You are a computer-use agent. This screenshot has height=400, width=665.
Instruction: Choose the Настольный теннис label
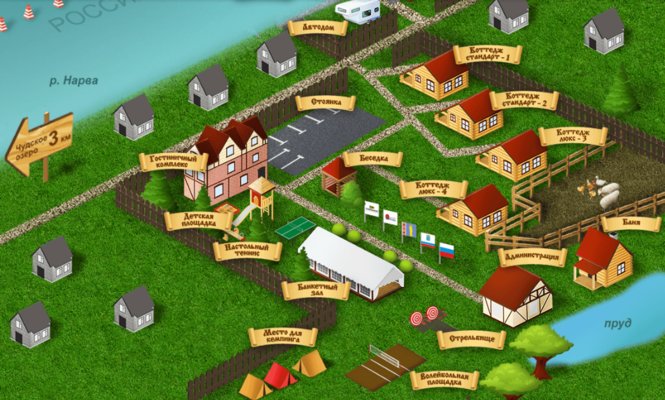(x=248, y=249)
